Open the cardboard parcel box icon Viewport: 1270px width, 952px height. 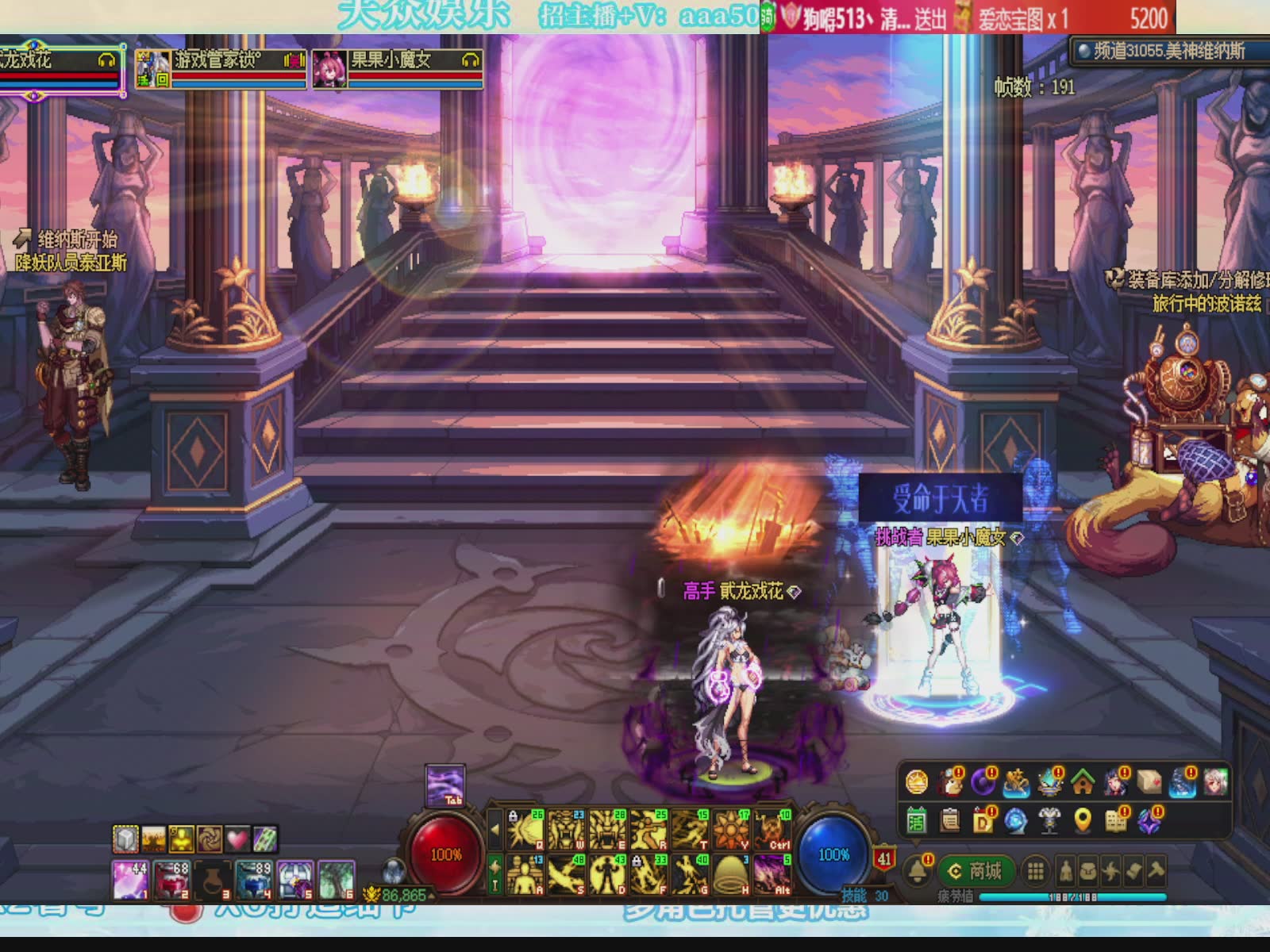coord(1149,782)
